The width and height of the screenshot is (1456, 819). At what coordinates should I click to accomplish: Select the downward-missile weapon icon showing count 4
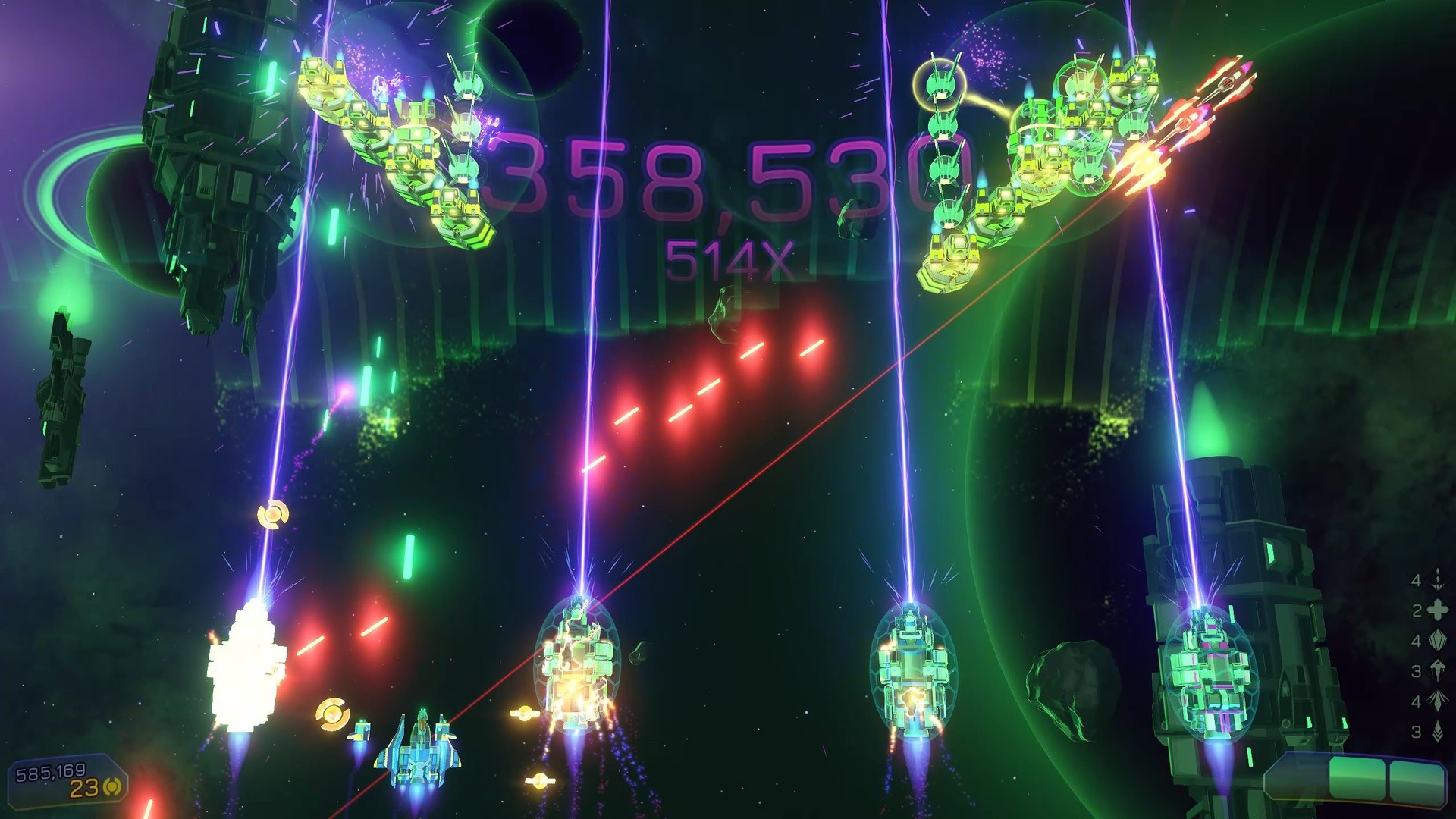pyautogui.click(x=1437, y=582)
